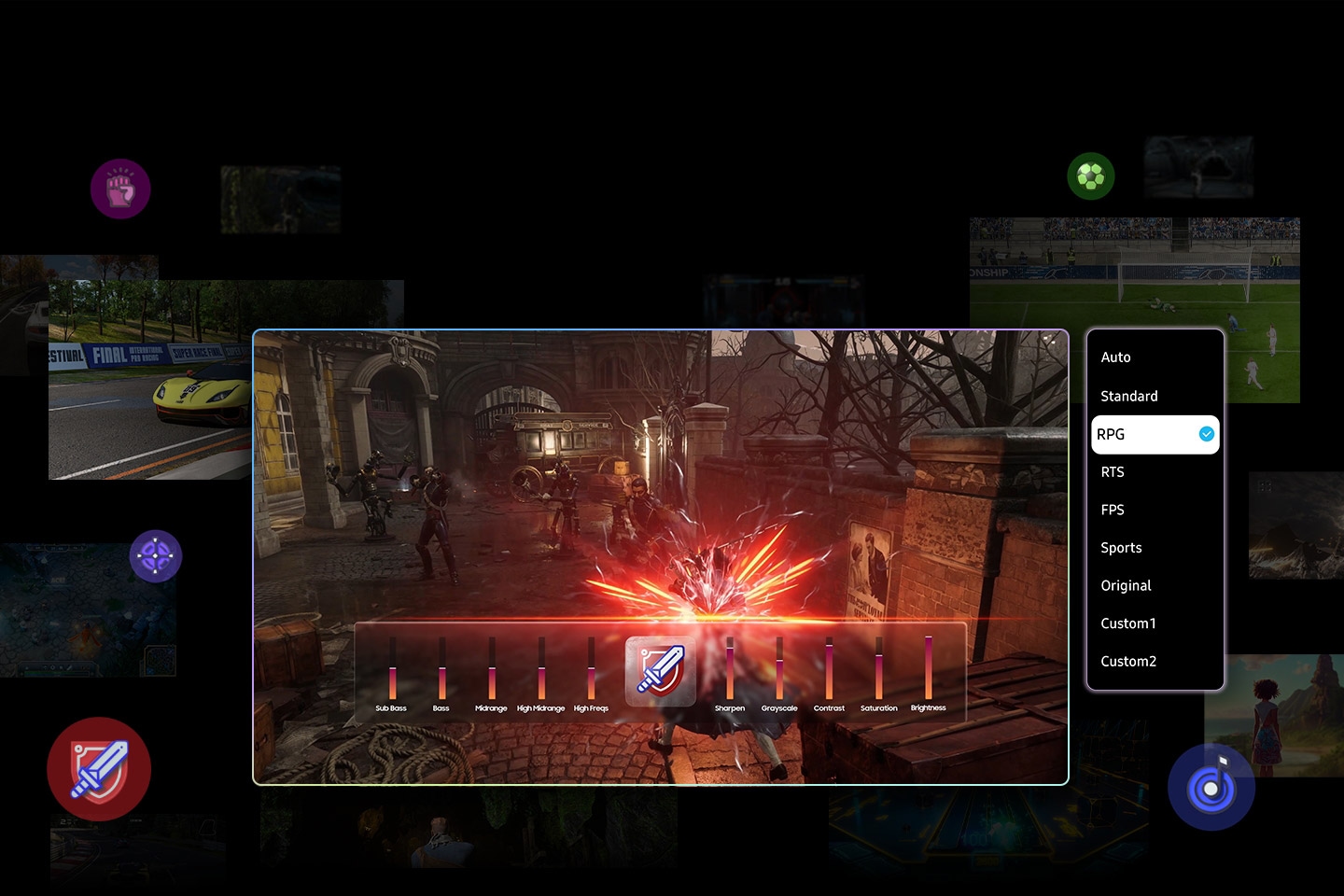Select the pink fist Fighting genre icon
The image size is (1344, 896).
pyautogui.click(x=119, y=189)
